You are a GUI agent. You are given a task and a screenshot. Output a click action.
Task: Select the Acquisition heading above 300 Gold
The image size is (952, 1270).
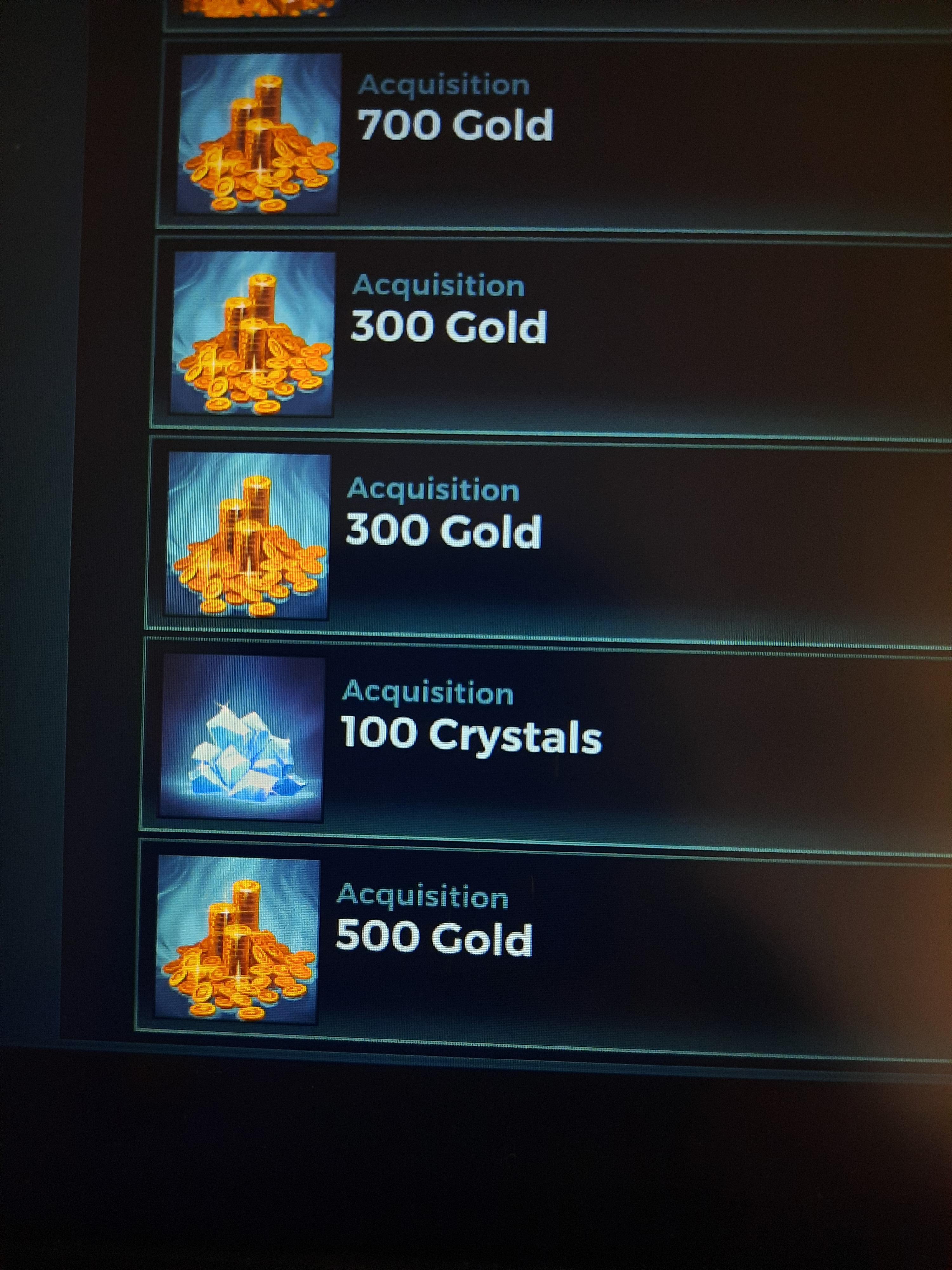(439, 285)
